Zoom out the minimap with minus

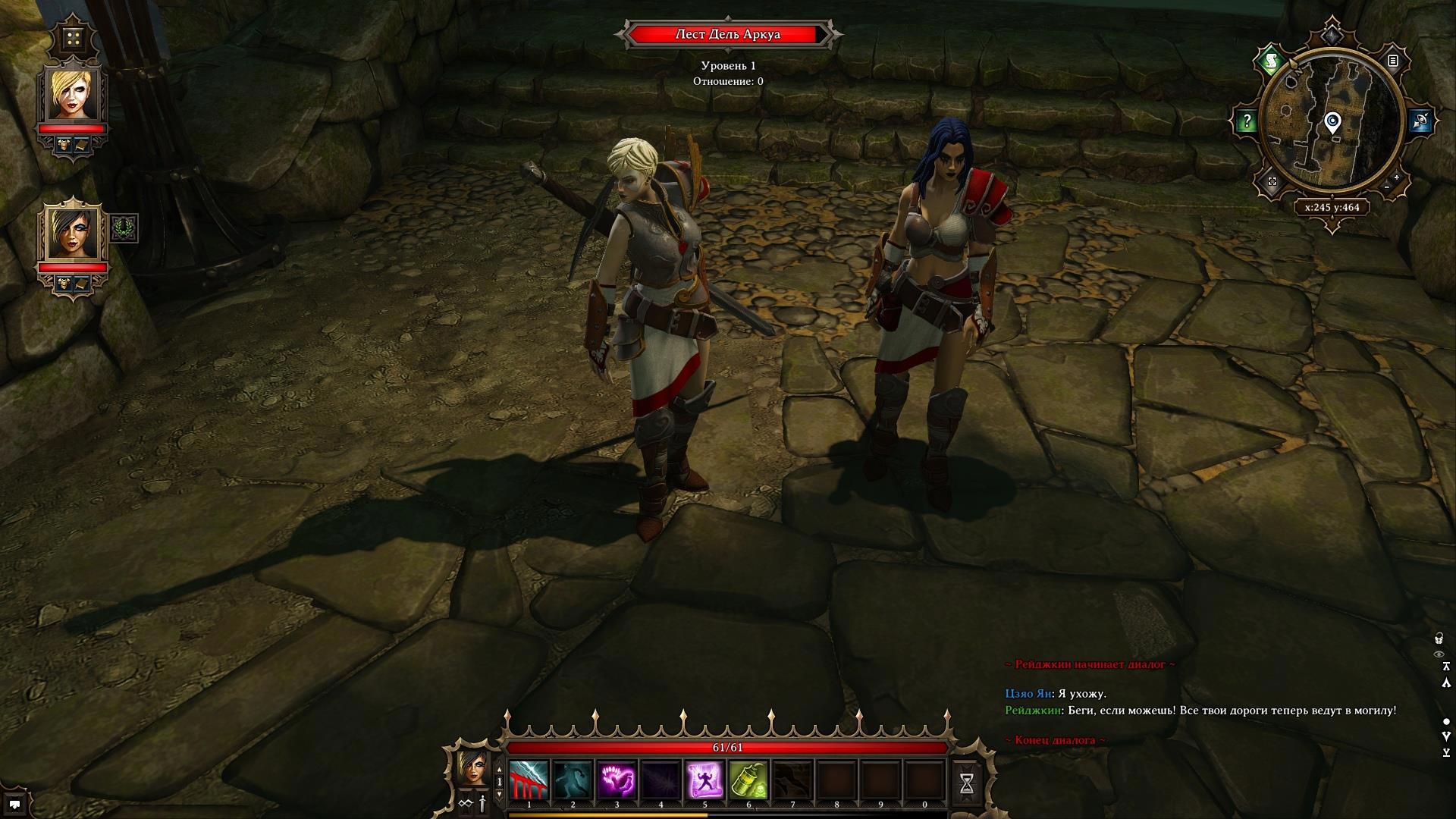point(1386,187)
